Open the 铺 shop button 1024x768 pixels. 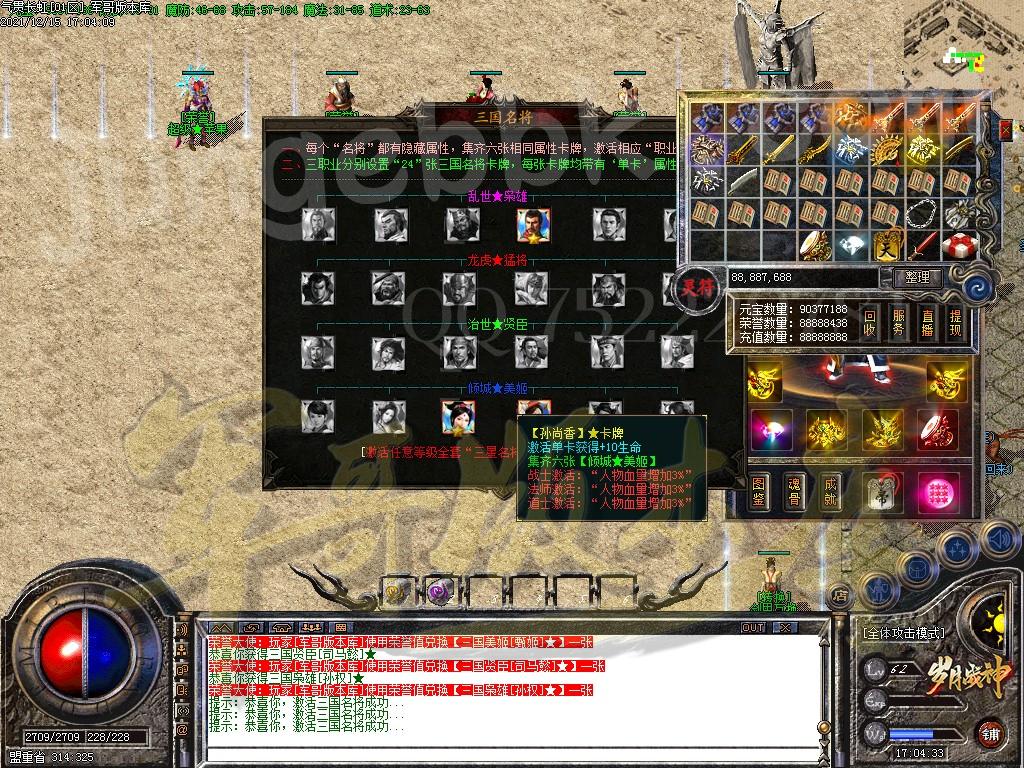click(990, 732)
